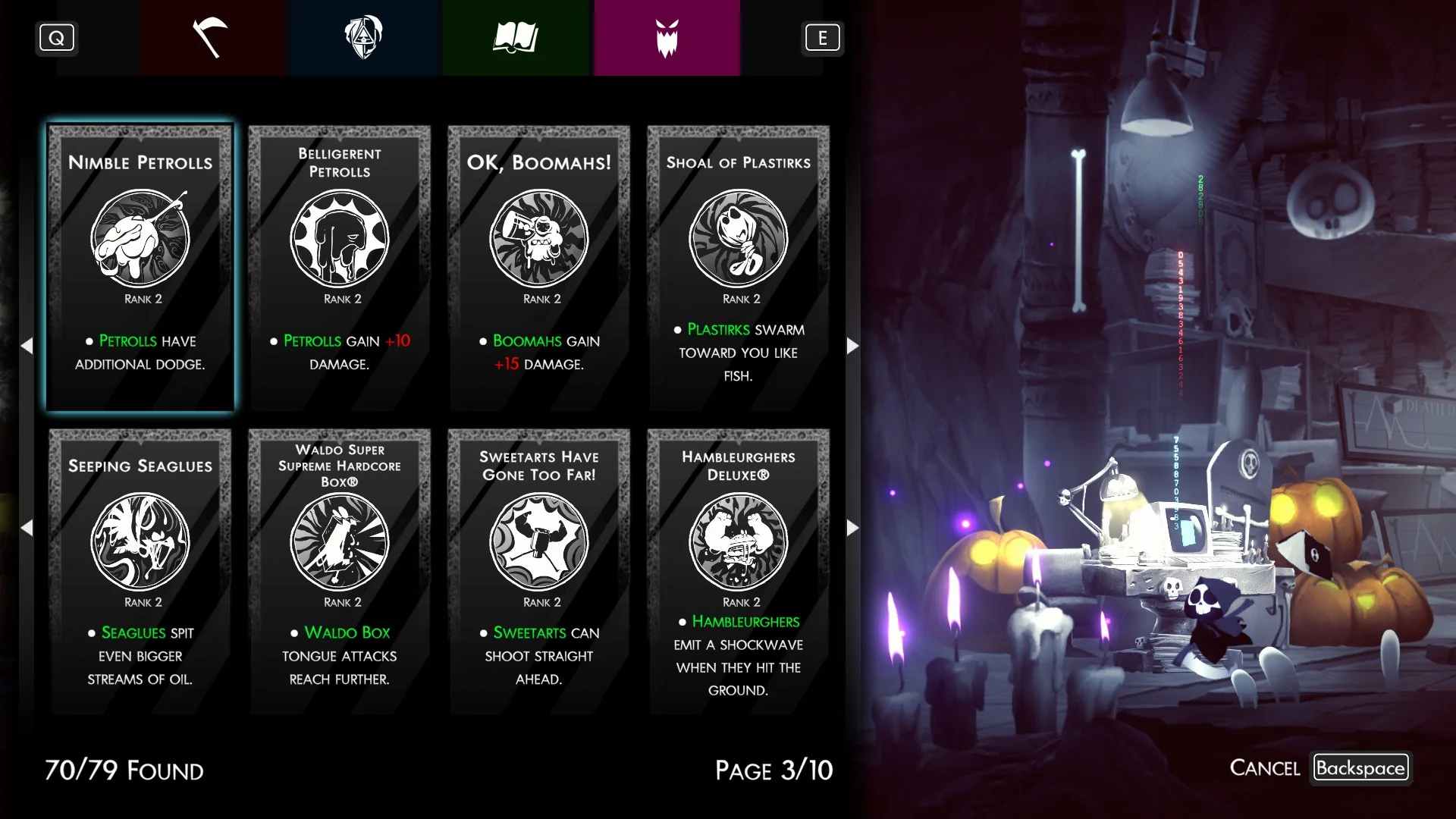The width and height of the screenshot is (1456, 819).
Task: Switch to the open book tab
Action: point(516,38)
